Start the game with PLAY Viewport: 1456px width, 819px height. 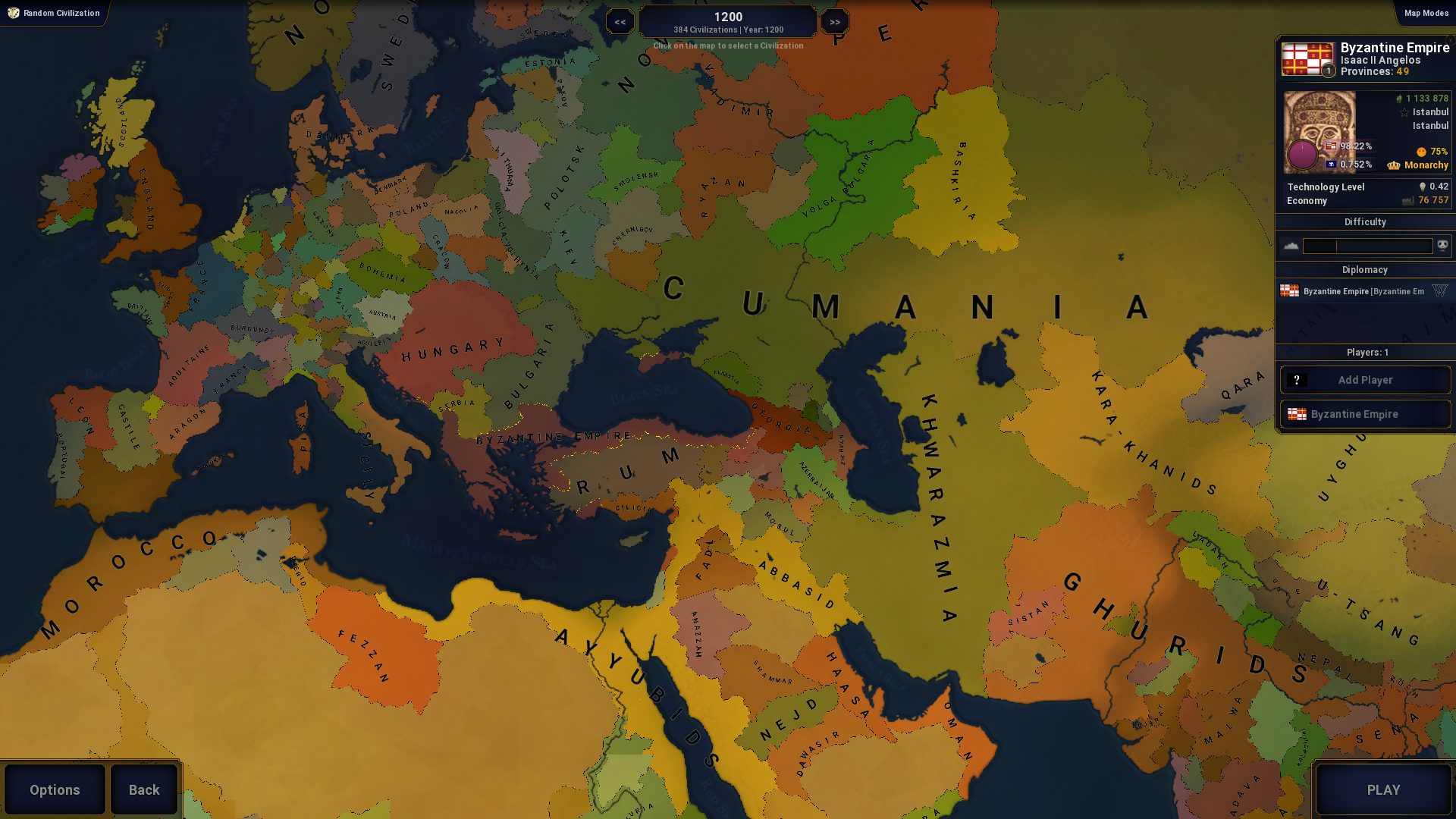(x=1383, y=789)
